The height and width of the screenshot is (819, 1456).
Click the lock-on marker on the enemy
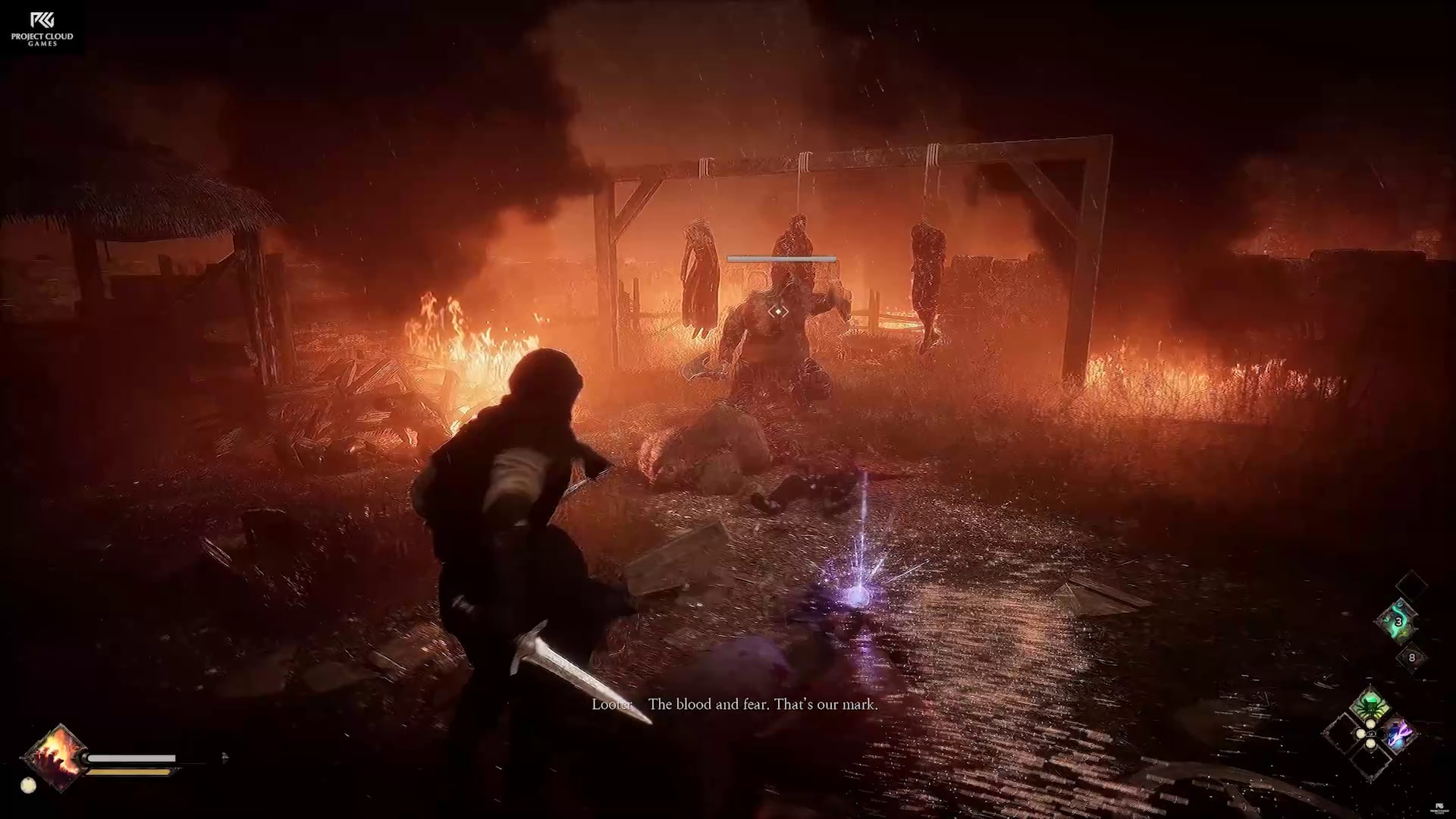coord(778,311)
